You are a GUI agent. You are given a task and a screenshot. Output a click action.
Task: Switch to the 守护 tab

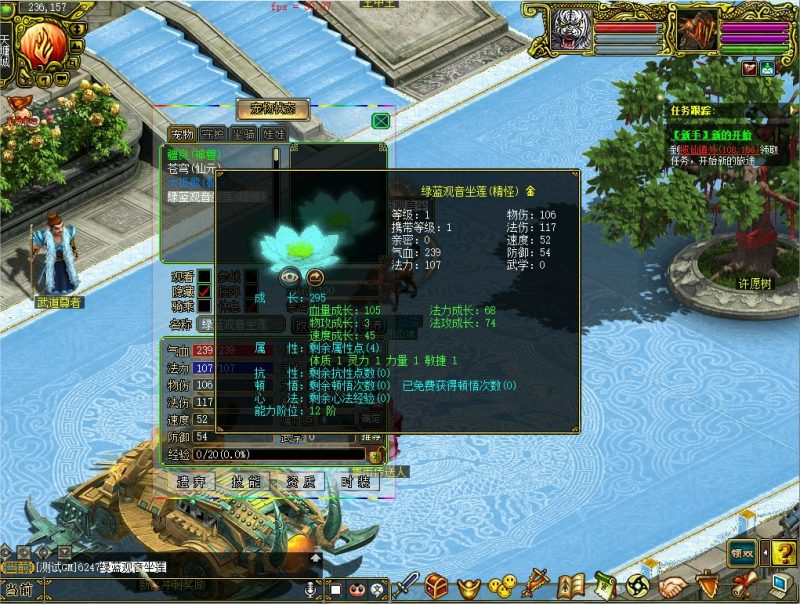[212, 133]
